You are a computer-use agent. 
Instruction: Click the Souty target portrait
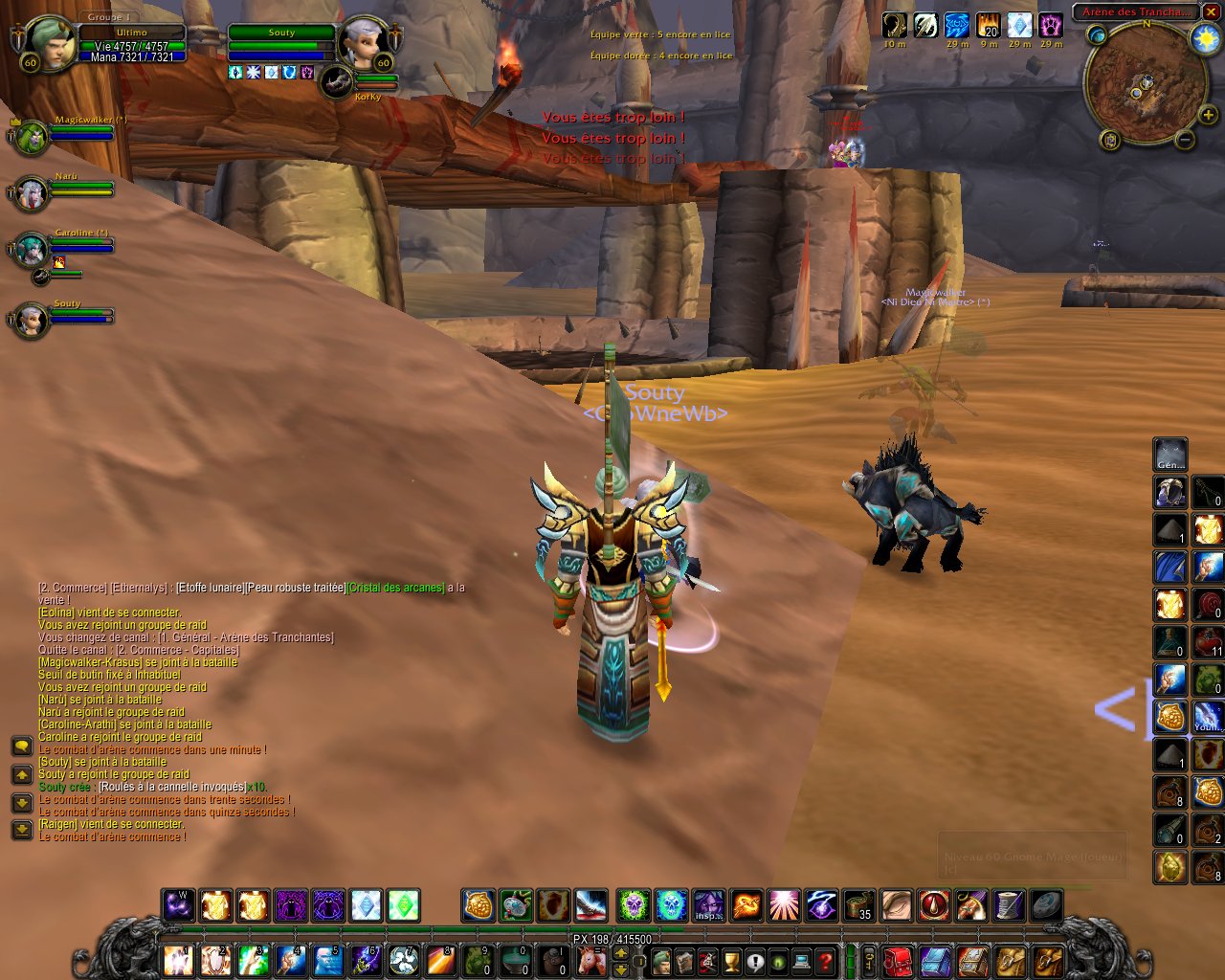363,42
